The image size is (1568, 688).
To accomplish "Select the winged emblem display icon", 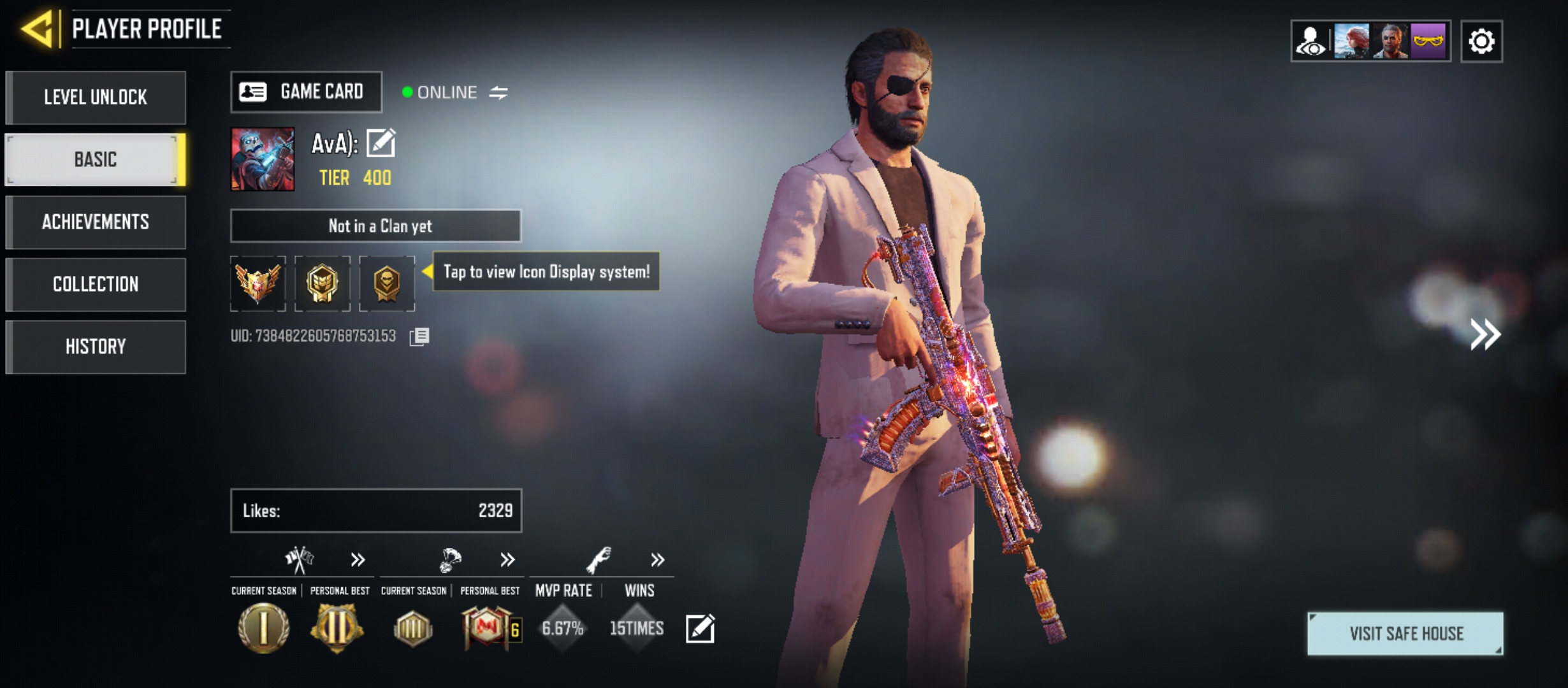I will click(258, 283).
